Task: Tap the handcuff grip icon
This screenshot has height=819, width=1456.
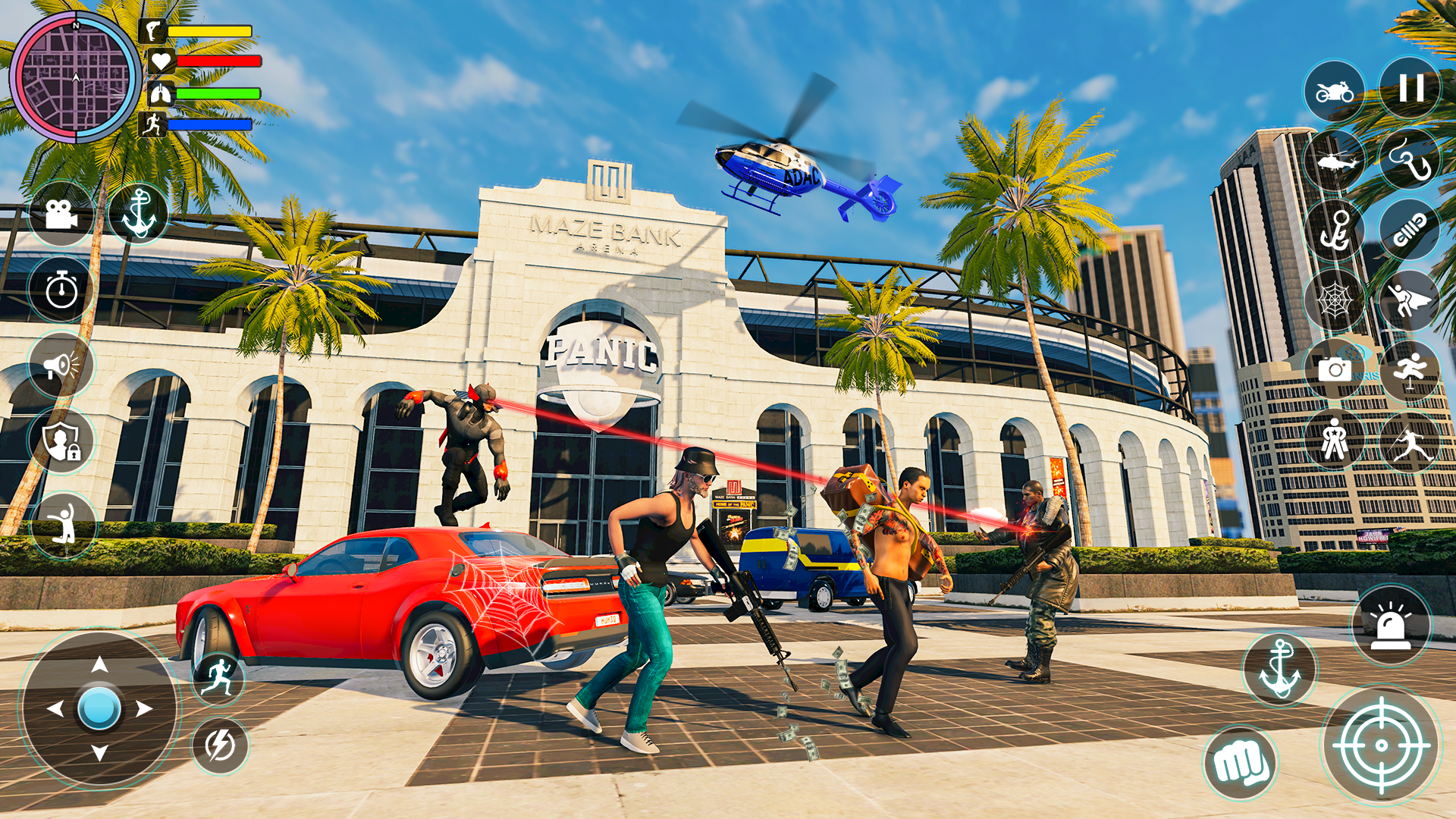Action: 1409,227
